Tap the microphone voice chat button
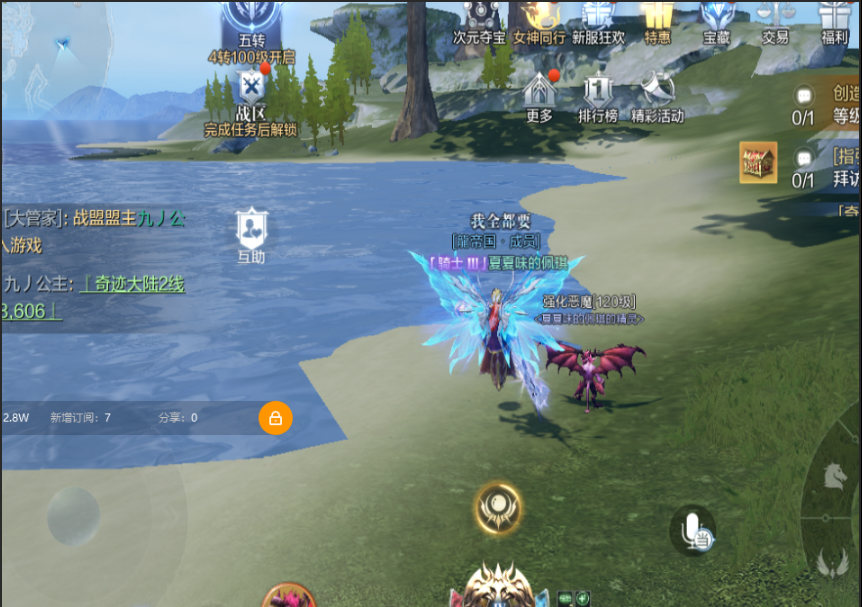This screenshot has width=862, height=607. pyautogui.click(x=693, y=531)
